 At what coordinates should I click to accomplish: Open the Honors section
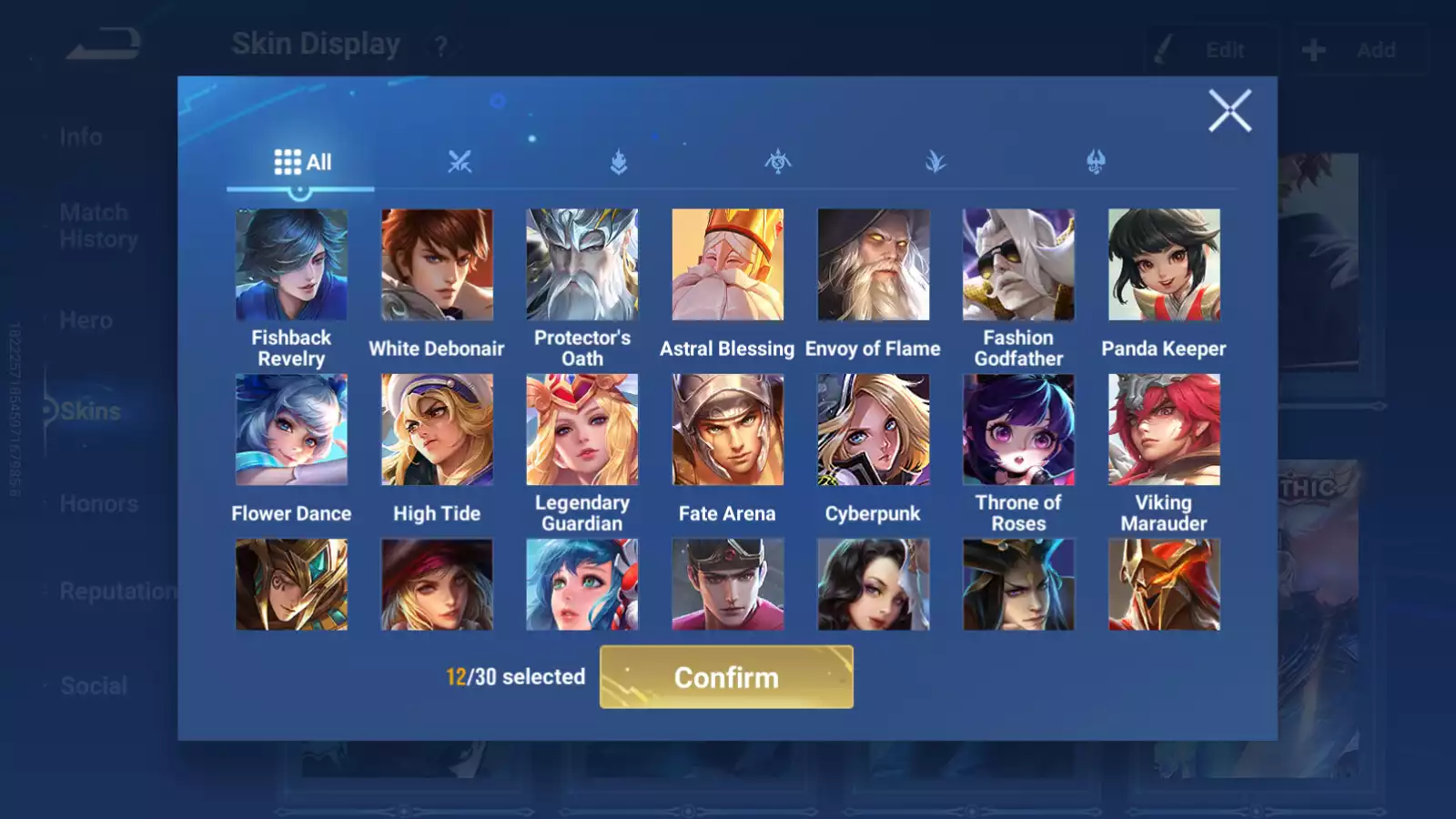(98, 503)
